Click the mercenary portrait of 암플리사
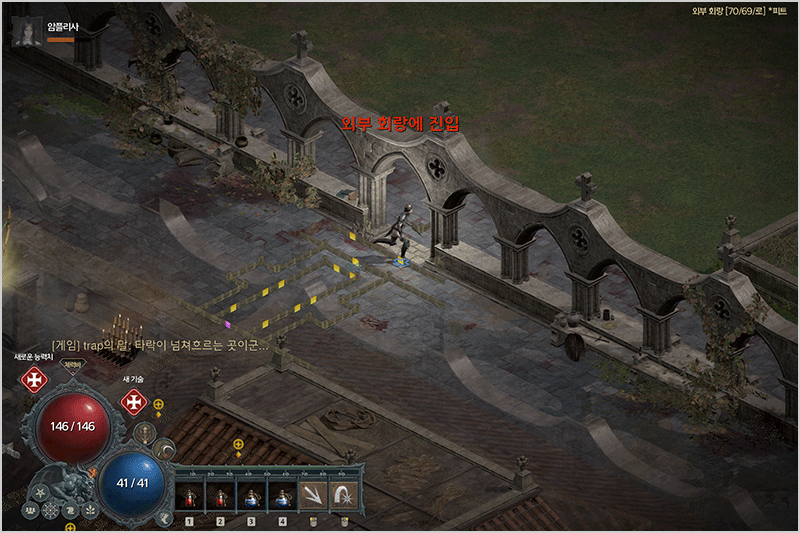 pyautogui.click(x=25, y=33)
